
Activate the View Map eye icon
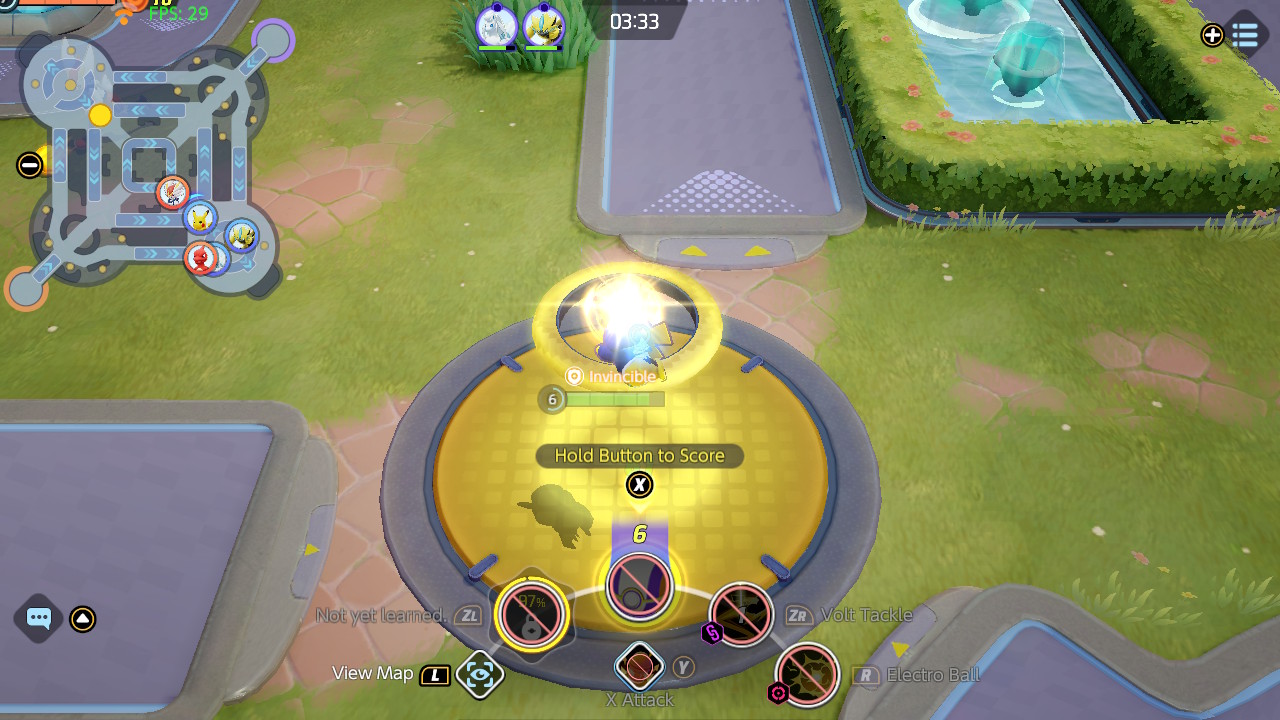479,675
